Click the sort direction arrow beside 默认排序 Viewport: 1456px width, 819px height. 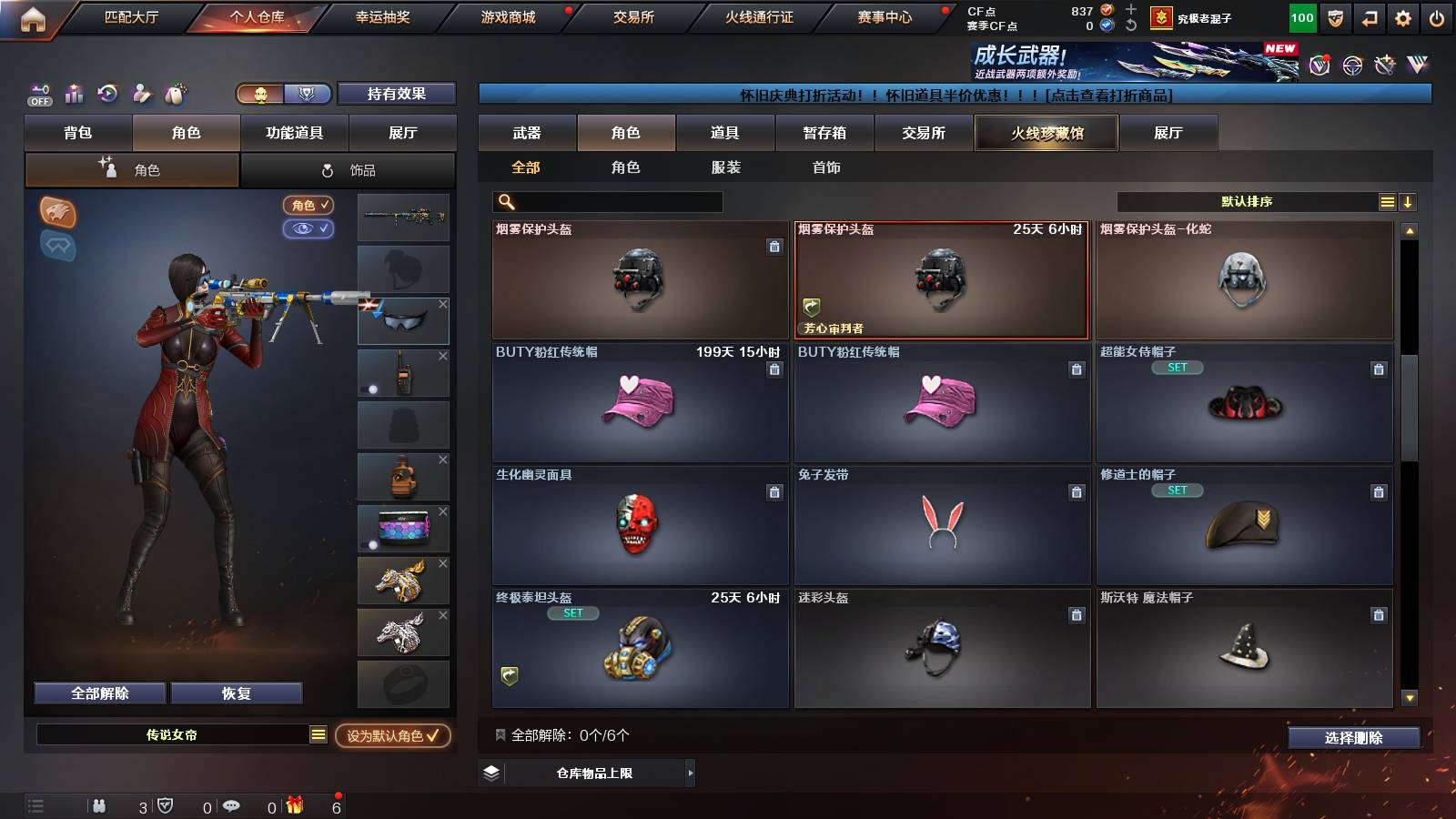(1408, 201)
